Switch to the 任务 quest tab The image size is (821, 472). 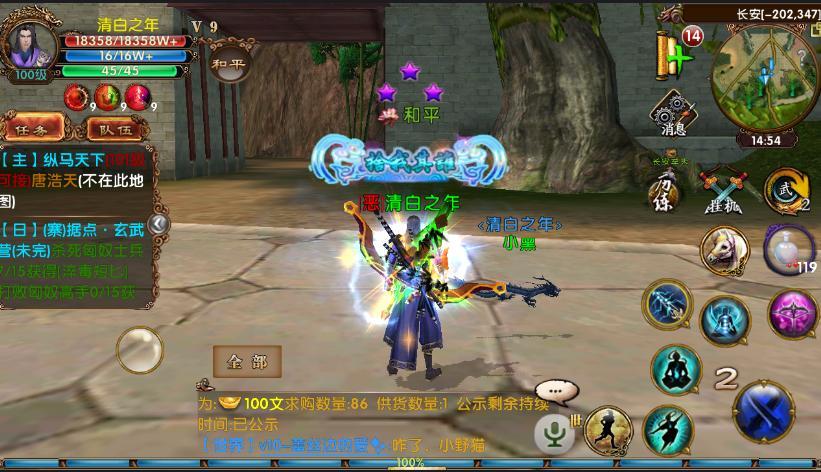point(32,129)
